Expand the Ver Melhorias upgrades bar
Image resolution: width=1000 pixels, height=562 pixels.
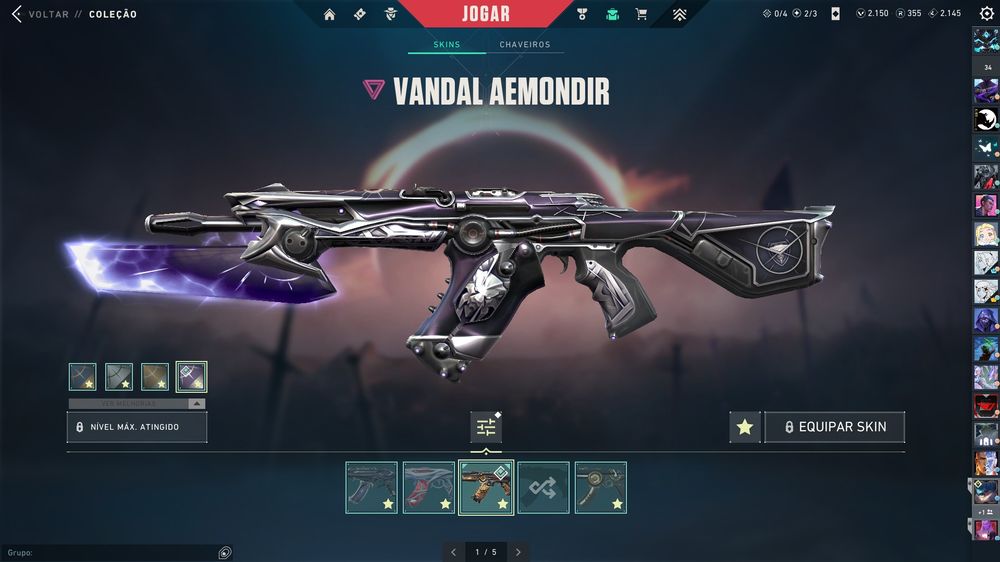(x=137, y=403)
